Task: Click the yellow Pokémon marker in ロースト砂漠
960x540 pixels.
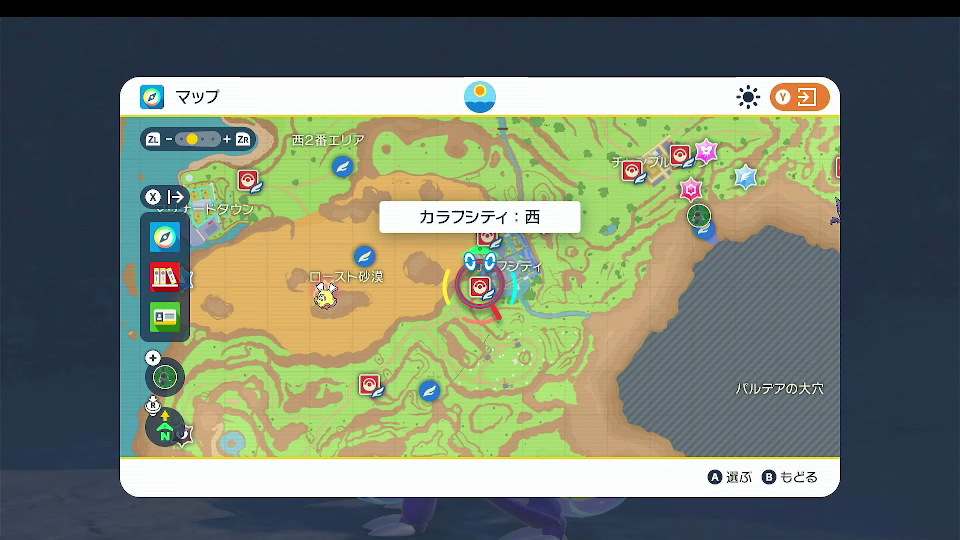Action: point(325,294)
